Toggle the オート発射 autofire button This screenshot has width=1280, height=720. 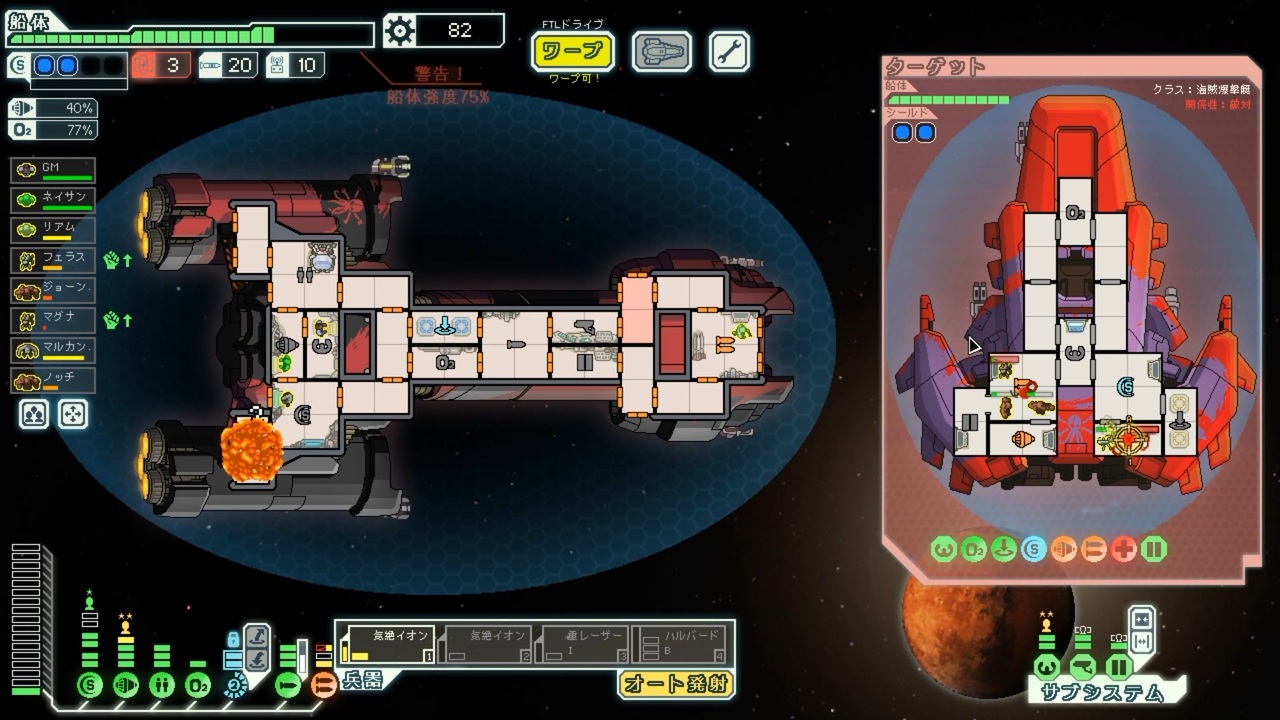676,684
